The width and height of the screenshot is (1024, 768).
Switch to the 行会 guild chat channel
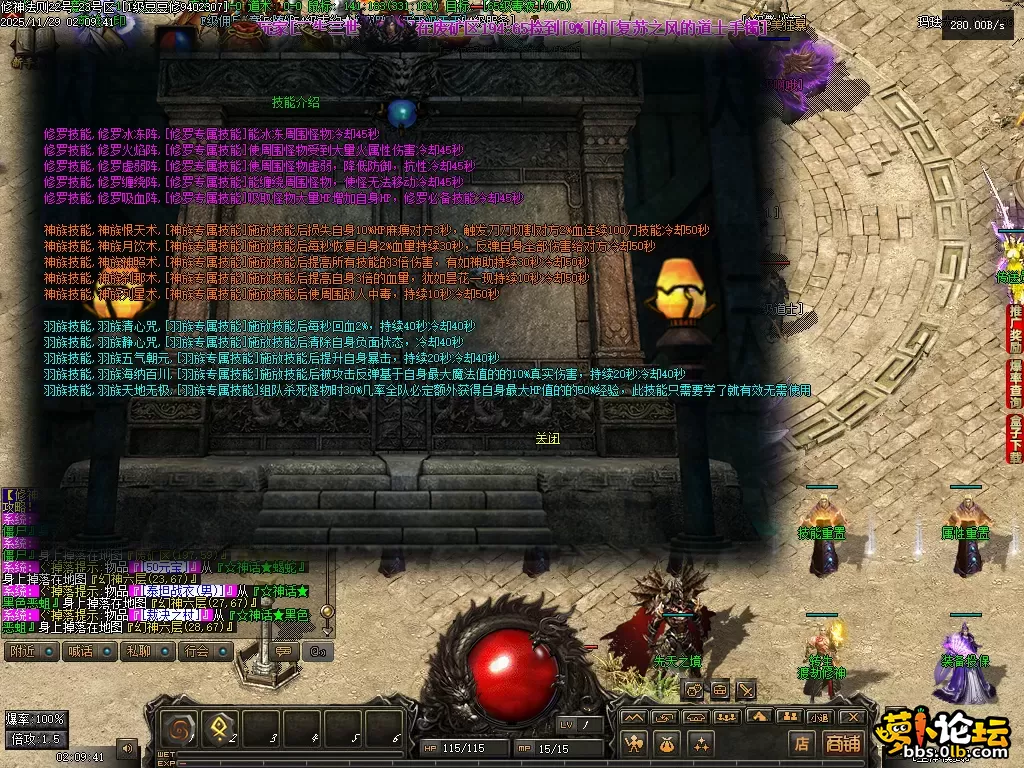click(197, 651)
